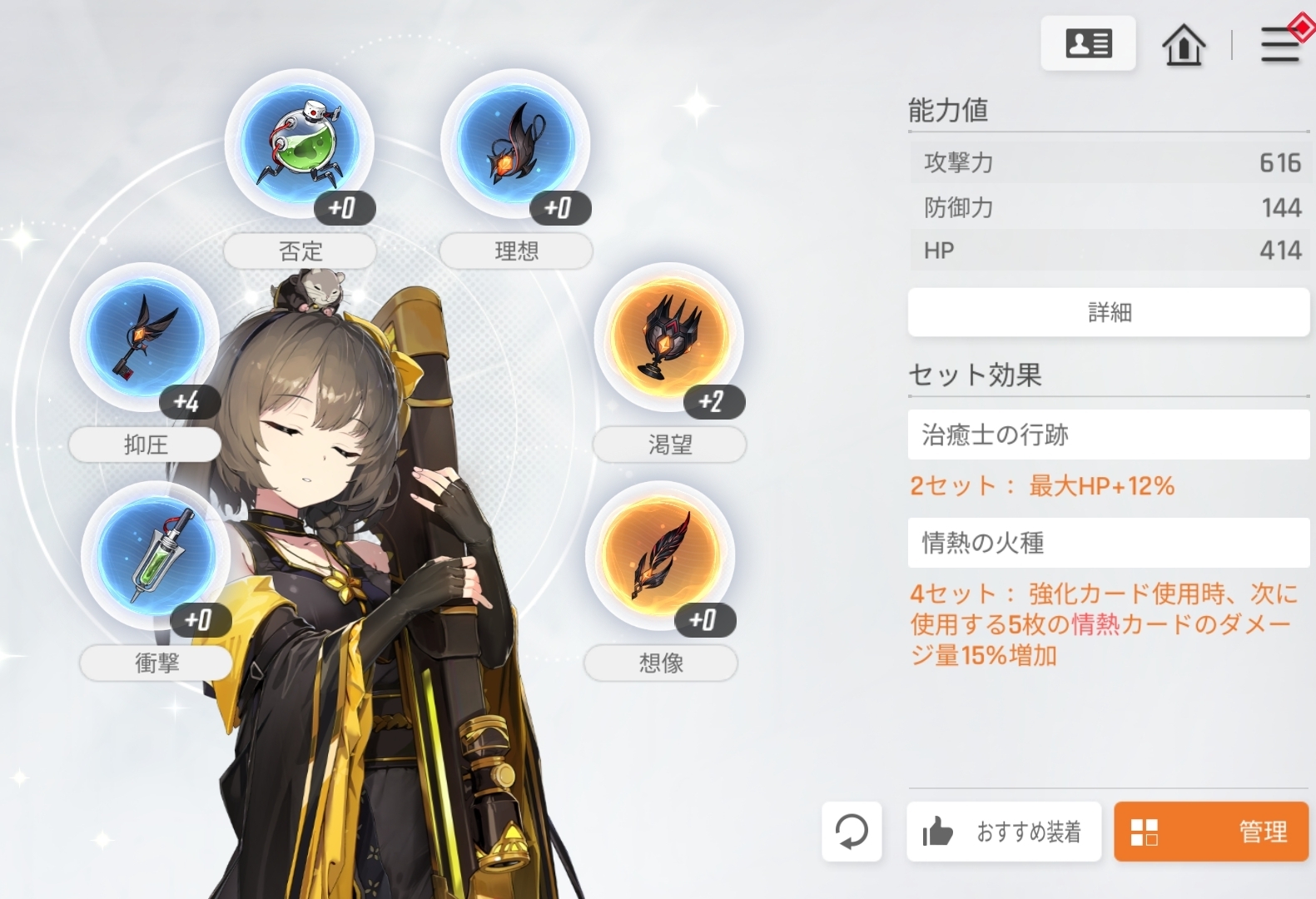Show the 治癒士の行跡 set effect
1316x899 pixels.
coord(1108,435)
